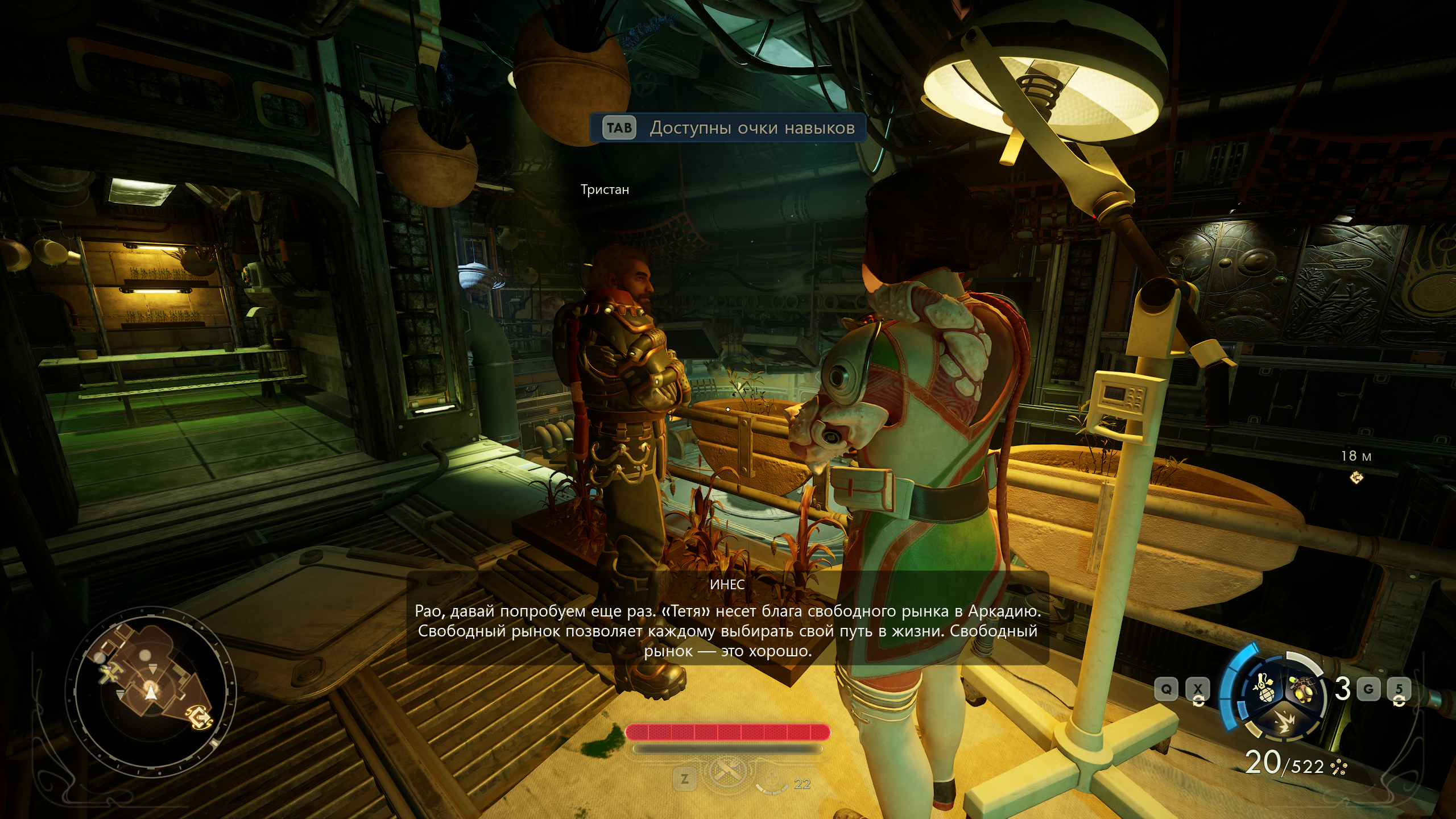Click the circular minimap
Screen dimensions: 1456x819
[x=150, y=684]
